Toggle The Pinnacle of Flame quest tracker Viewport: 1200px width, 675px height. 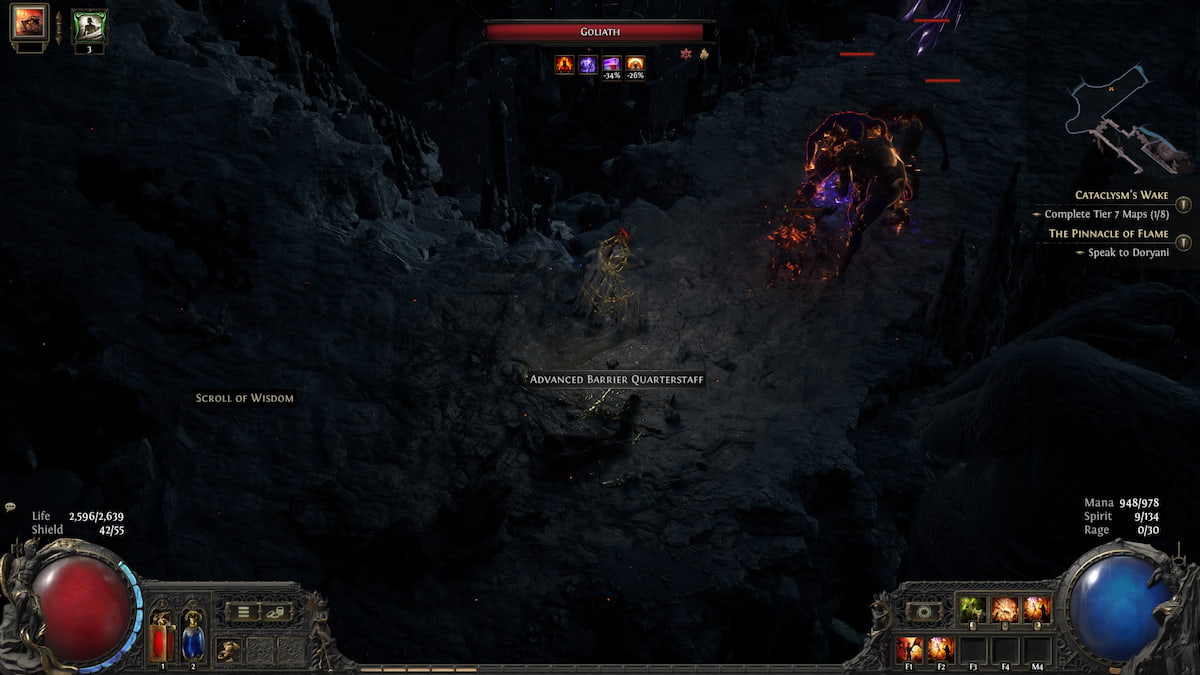click(x=1183, y=242)
